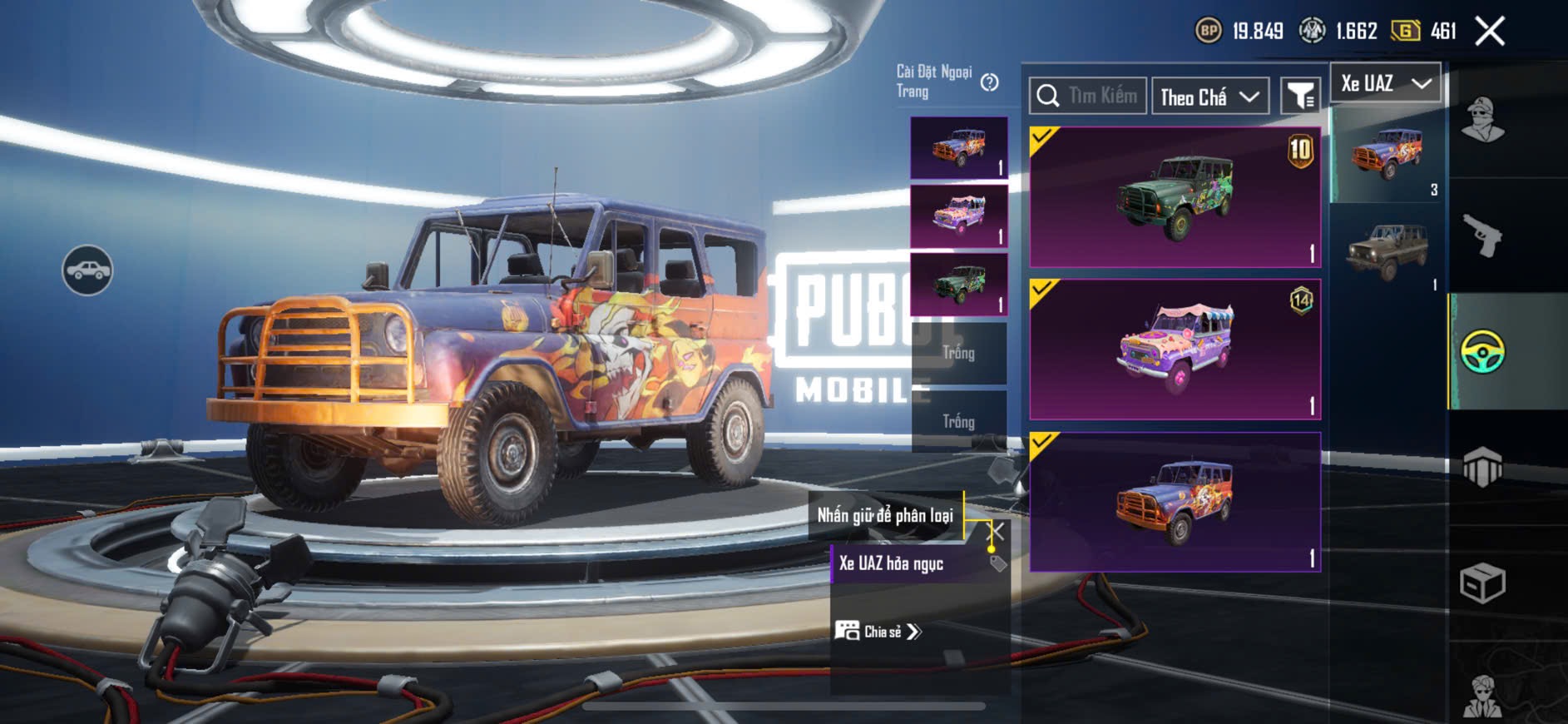
Task: Select the equipped pink UAZ slot
Action: click(958, 216)
